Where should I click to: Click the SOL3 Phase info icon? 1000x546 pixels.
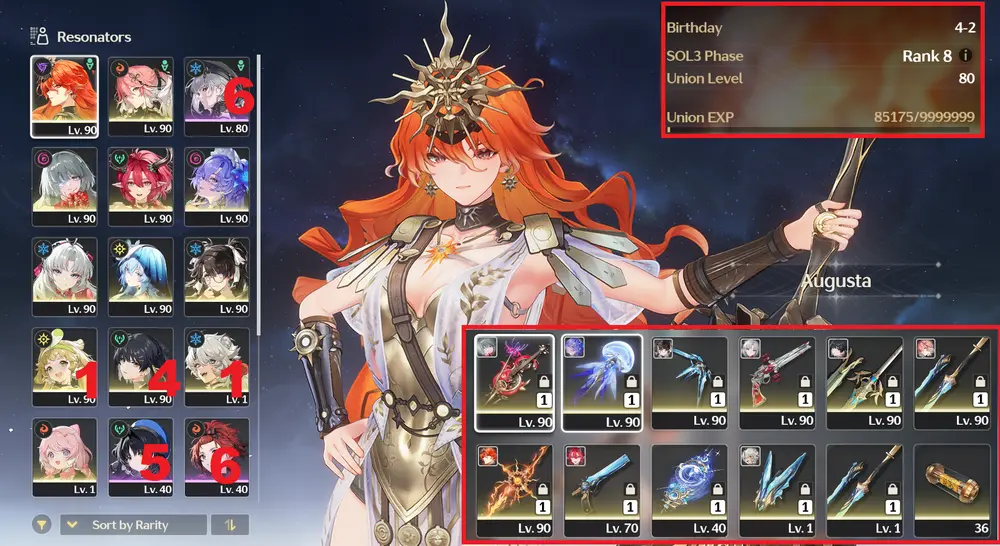coord(966,56)
